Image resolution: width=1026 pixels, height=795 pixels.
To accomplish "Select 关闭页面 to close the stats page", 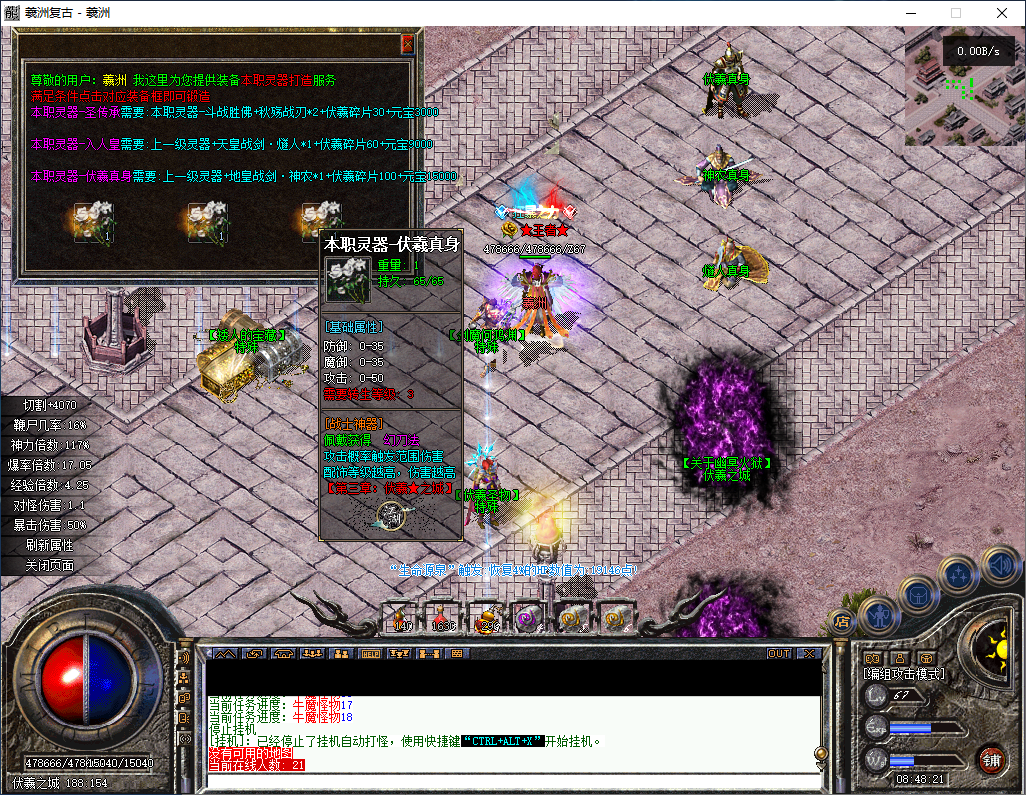I will point(50,565).
